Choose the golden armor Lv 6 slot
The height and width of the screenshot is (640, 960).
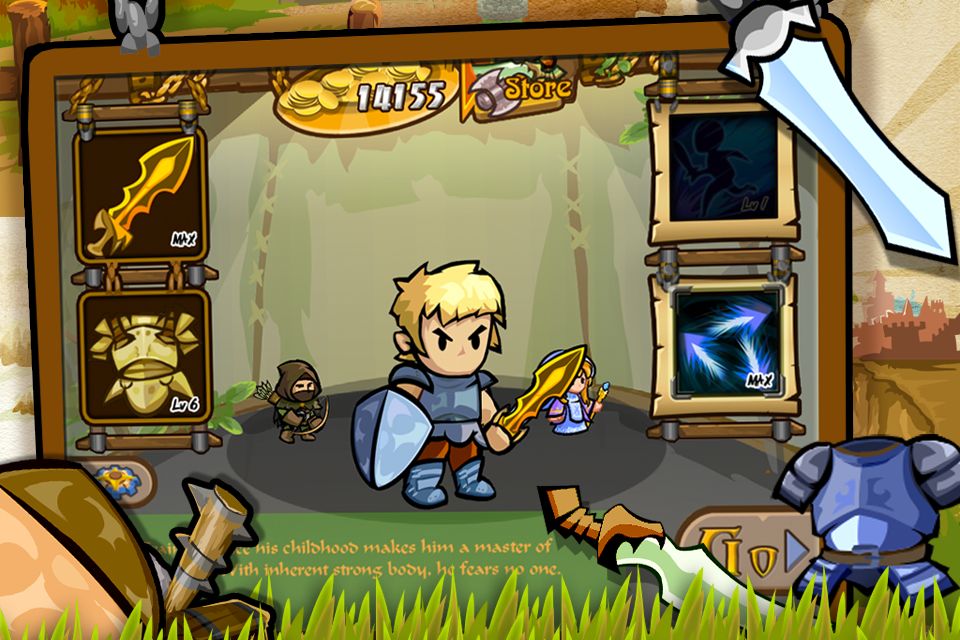click(x=140, y=355)
